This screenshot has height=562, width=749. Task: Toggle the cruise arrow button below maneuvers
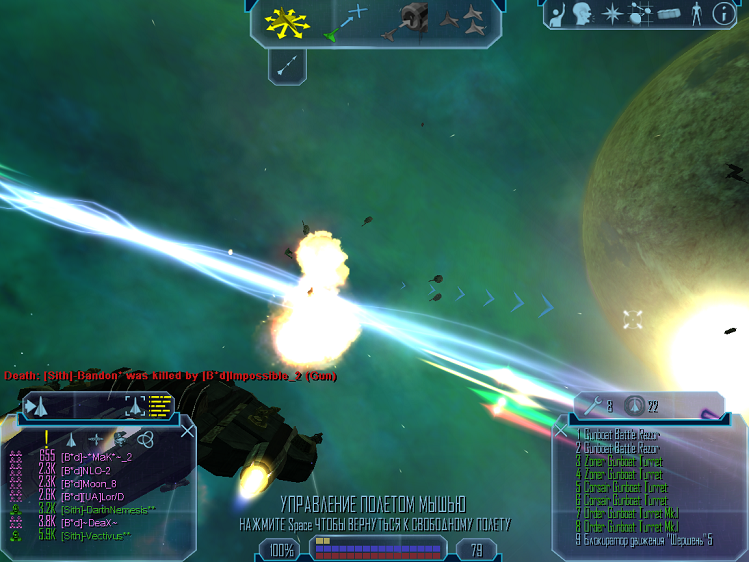[288, 67]
